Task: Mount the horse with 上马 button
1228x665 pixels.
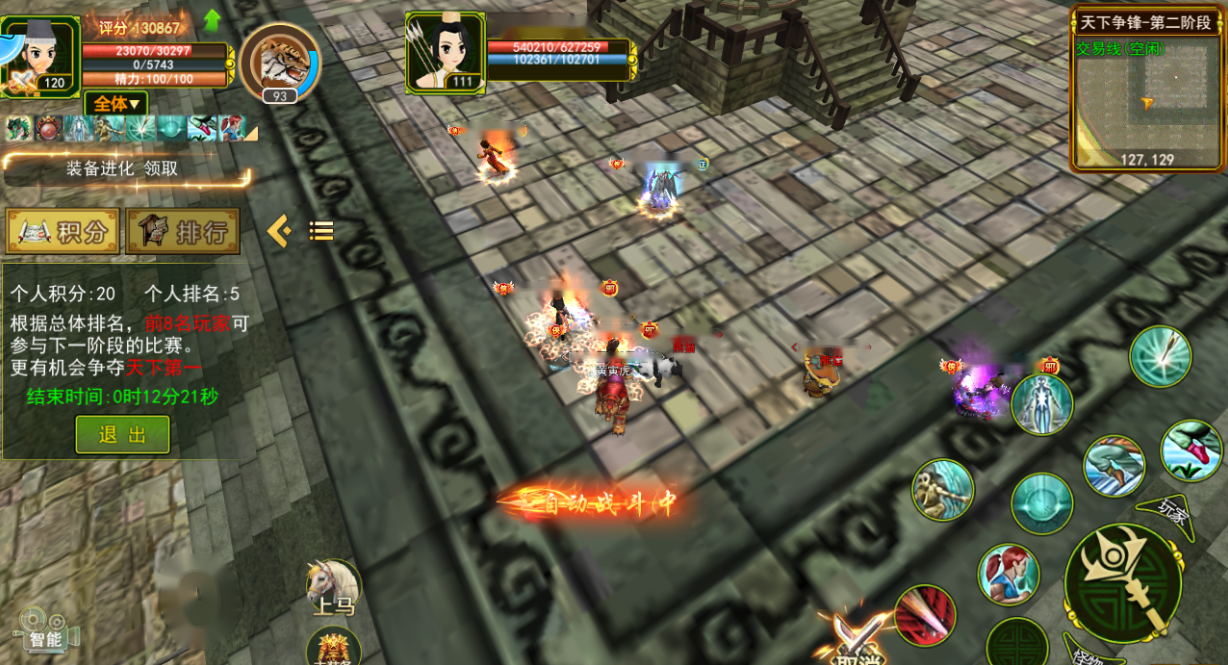Action: point(333,587)
